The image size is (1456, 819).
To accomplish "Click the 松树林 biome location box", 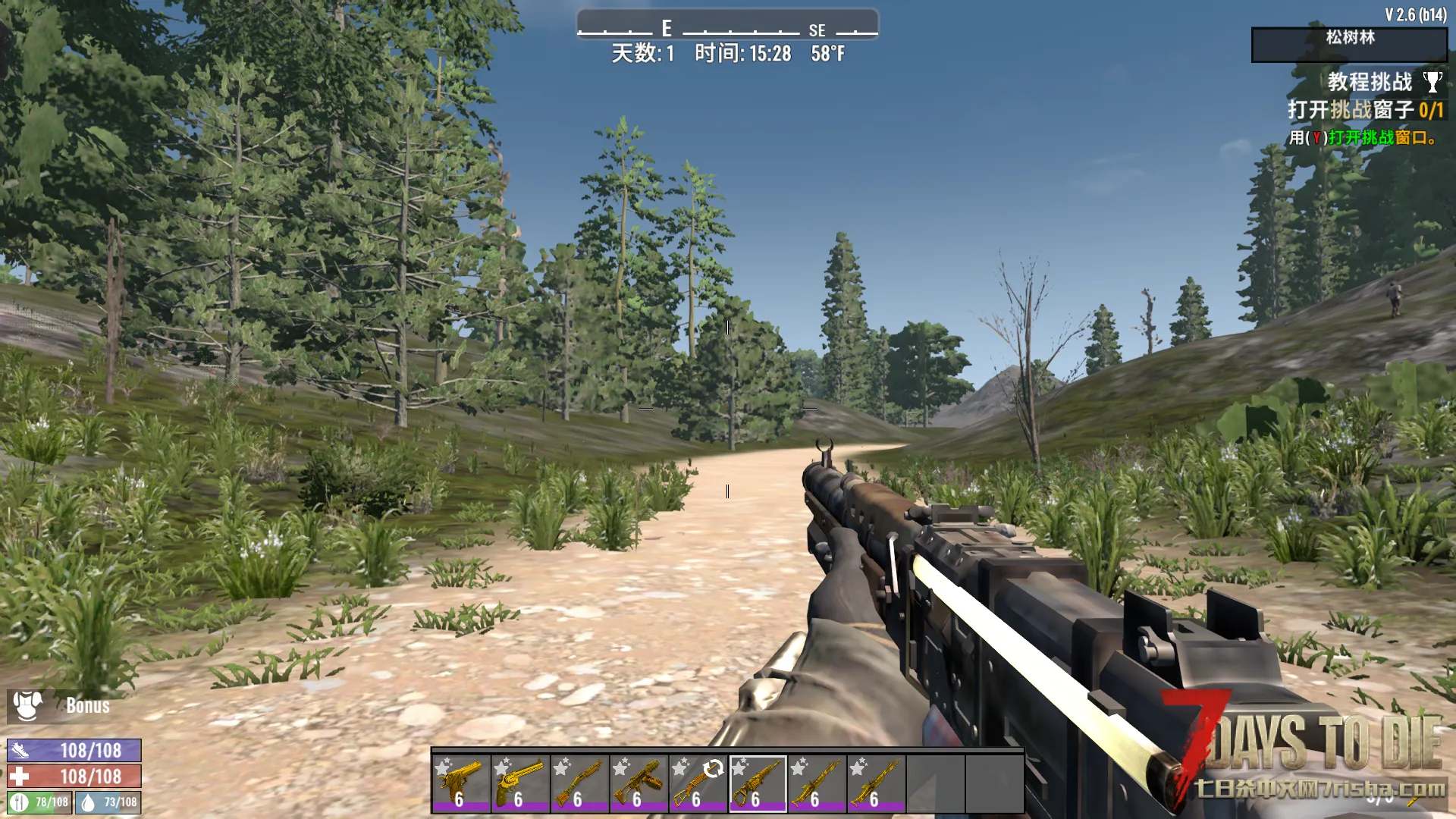I will point(1348,45).
